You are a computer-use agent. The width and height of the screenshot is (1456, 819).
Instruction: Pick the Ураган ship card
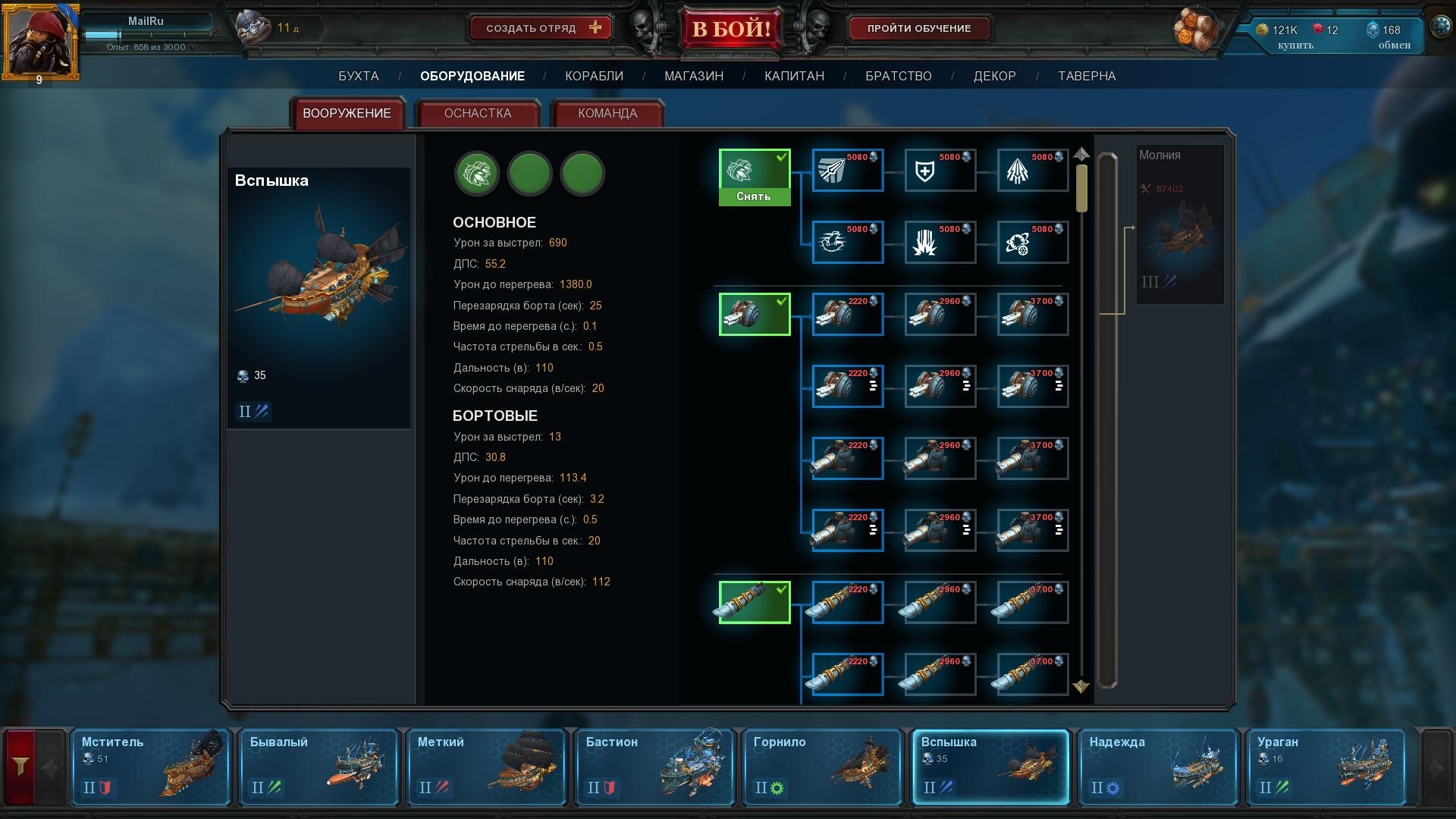click(x=1326, y=767)
